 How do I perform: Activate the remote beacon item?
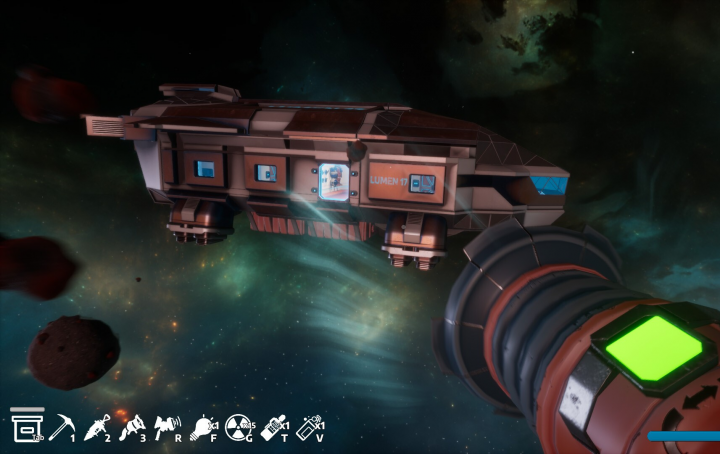[x=309, y=428]
